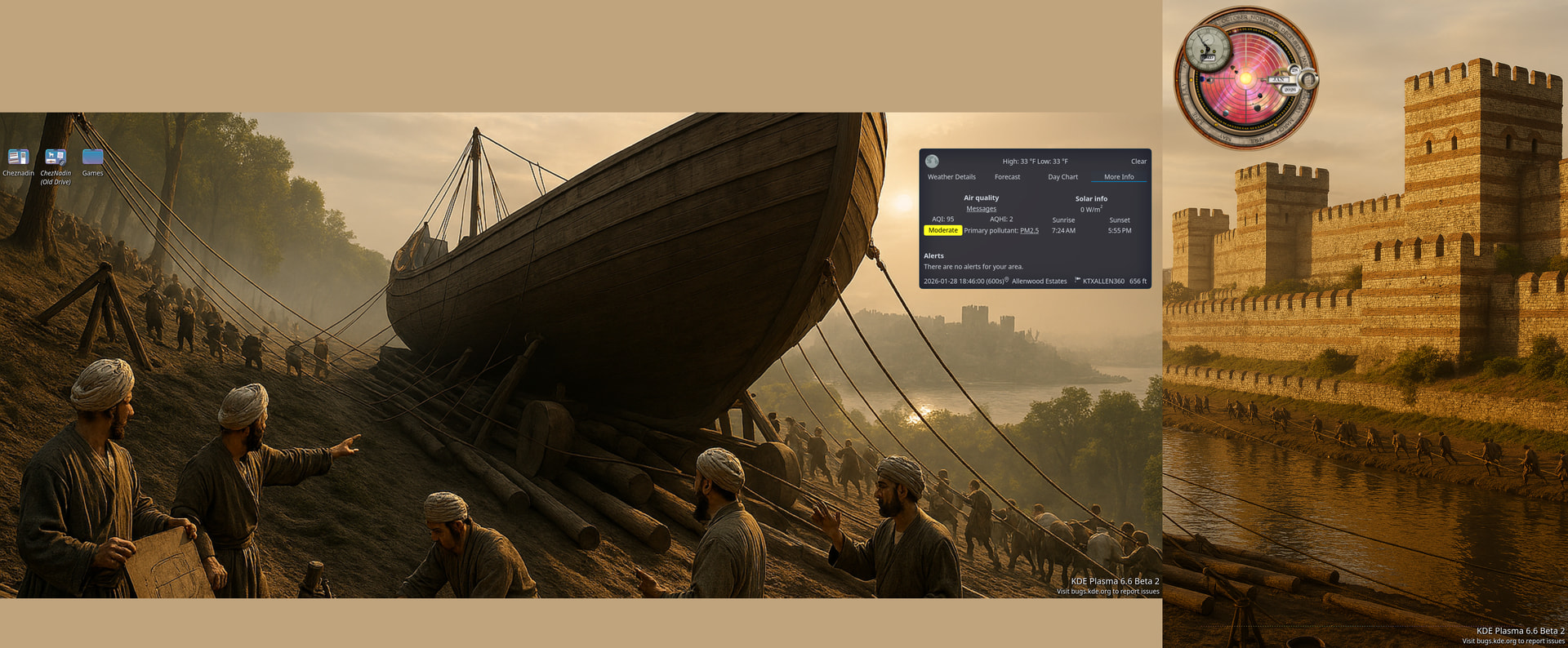This screenshot has width=1568, height=648.
Task: Open the Cheznadin desktop folder
Action: click(18, 158)
